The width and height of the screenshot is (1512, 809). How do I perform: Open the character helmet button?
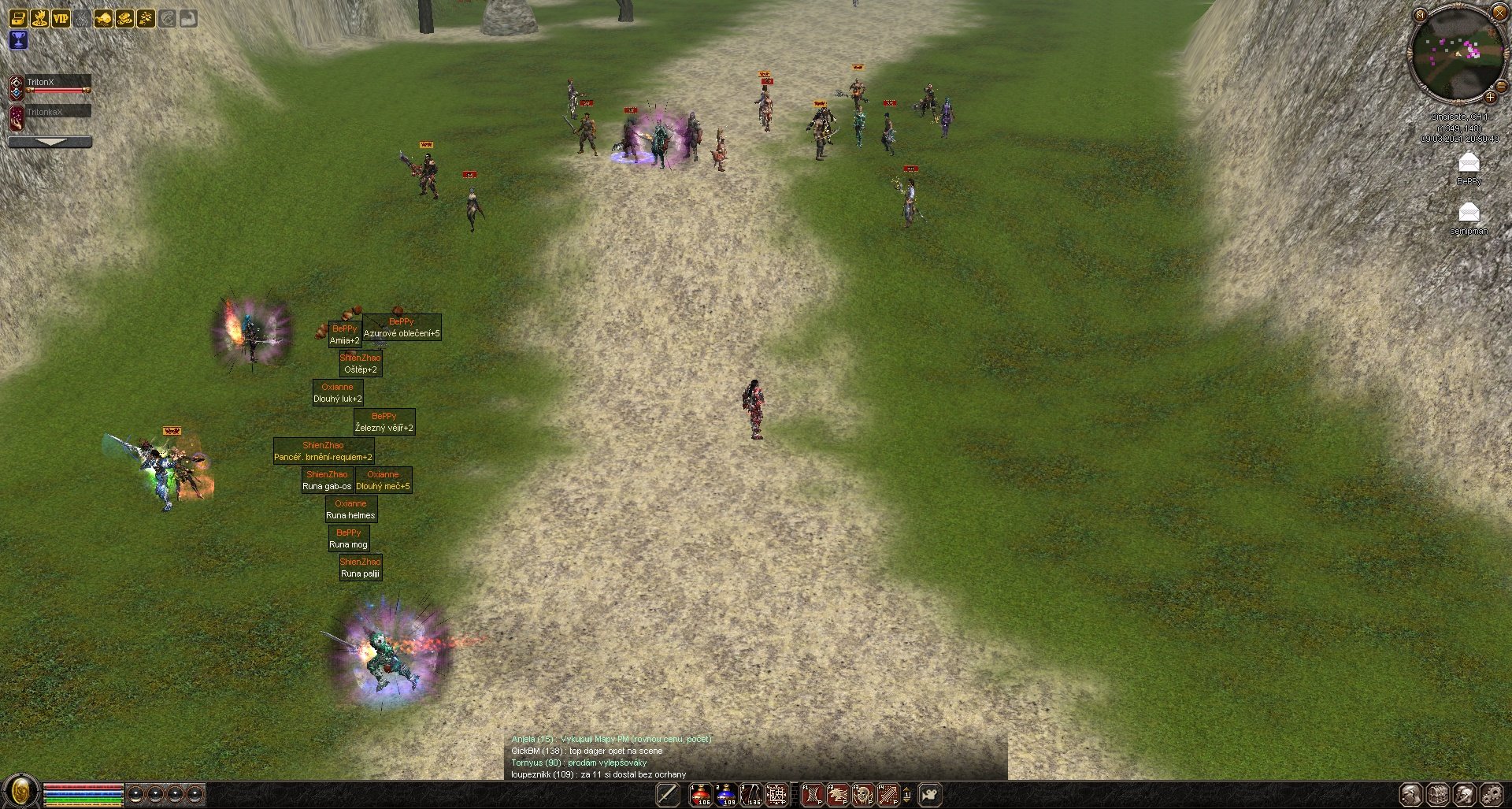(1411, 794)
